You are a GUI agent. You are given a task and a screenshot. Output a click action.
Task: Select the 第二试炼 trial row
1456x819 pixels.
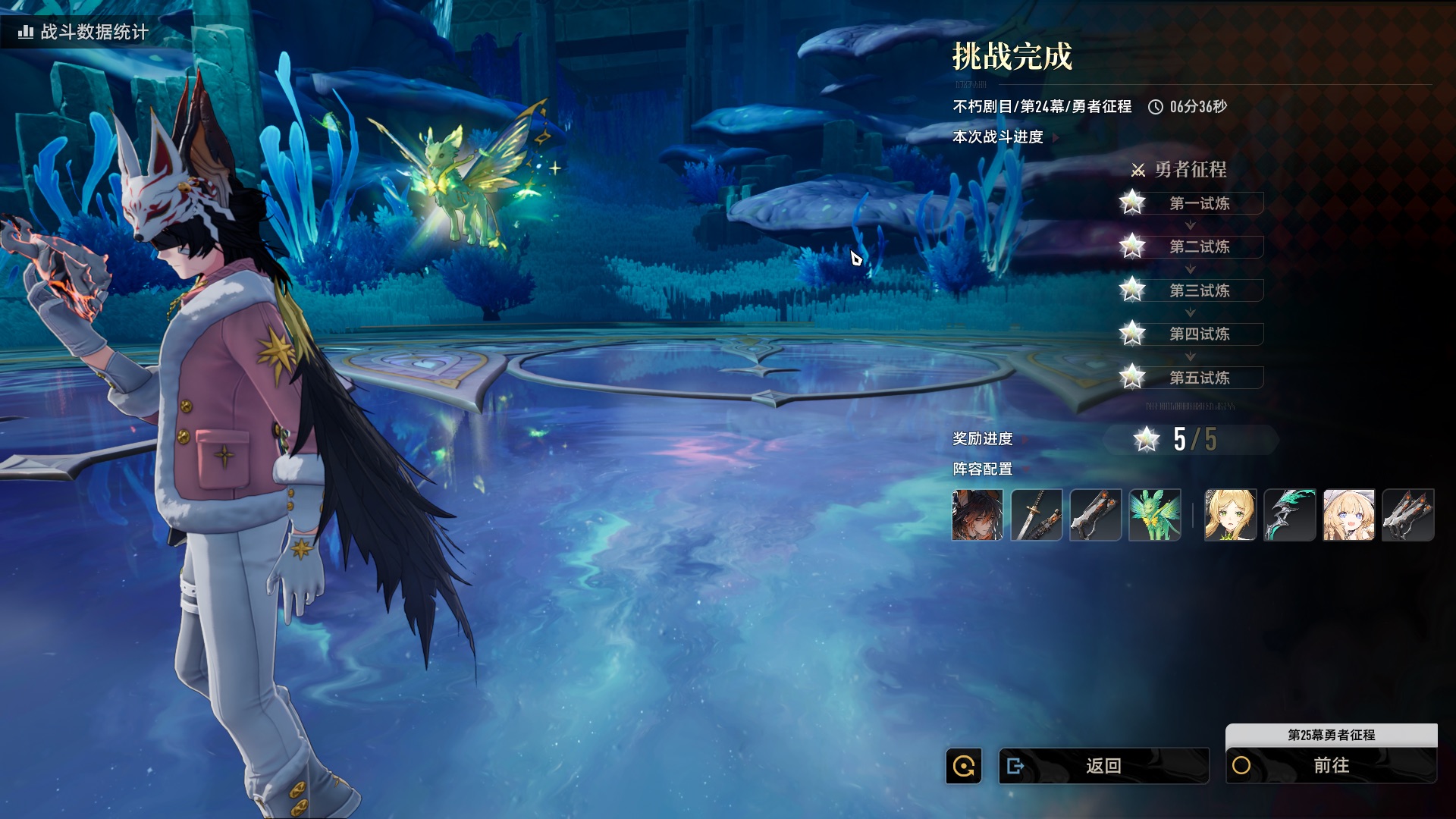pyautogui.click(x=1198, y=246)
